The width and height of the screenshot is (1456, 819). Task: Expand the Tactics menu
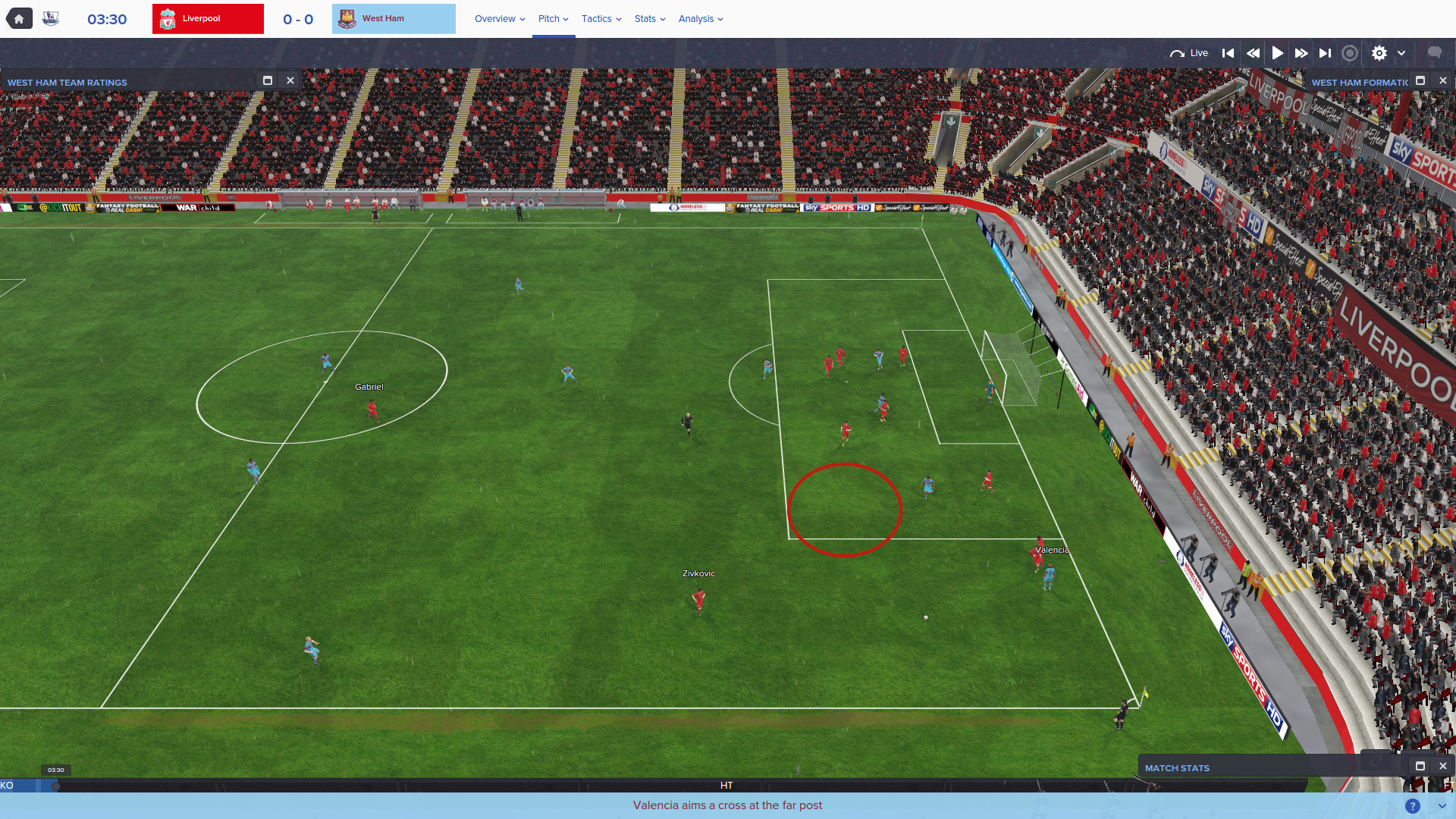tap(601, 19)
